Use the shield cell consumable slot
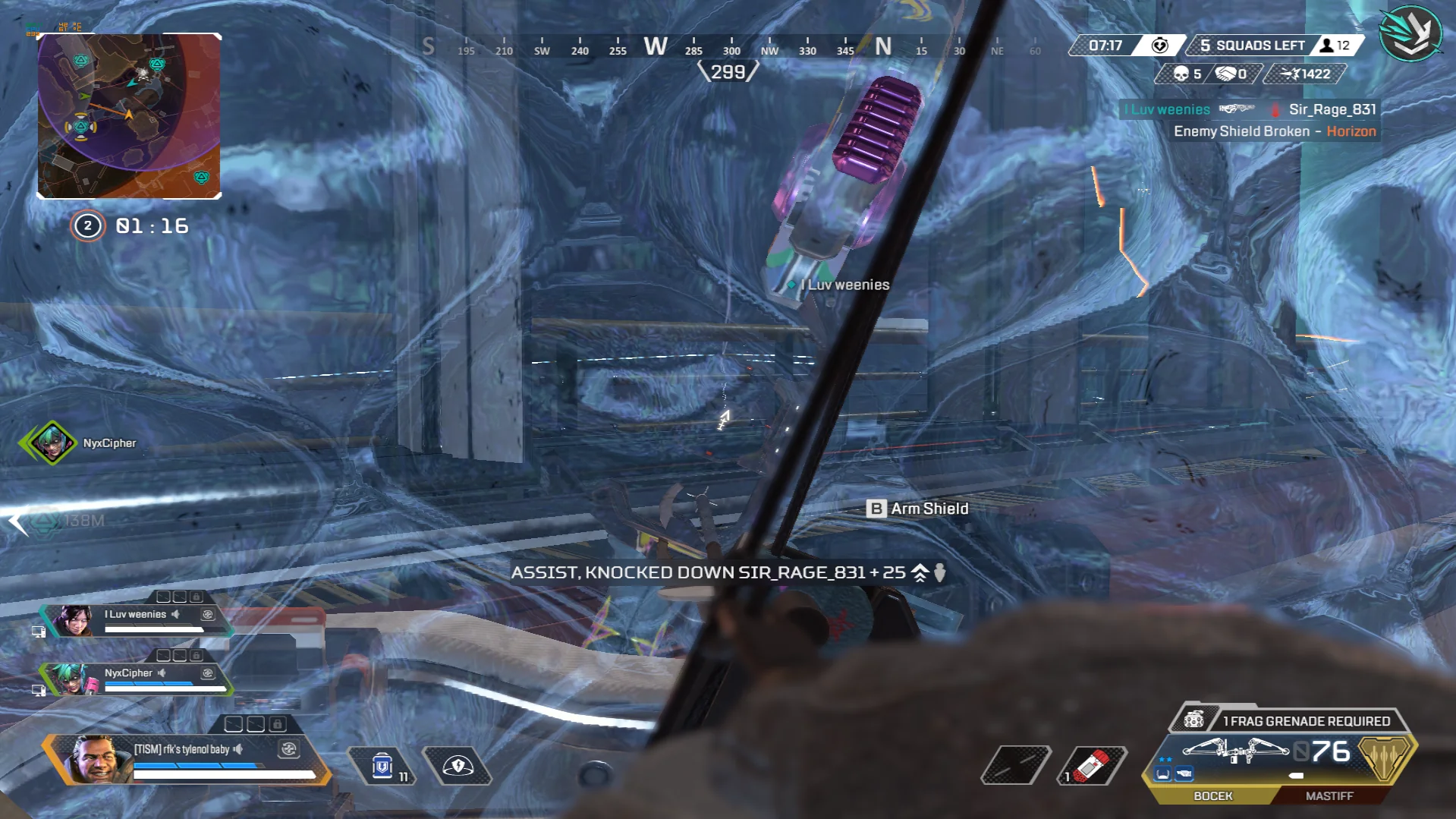The image size is (1456, 819). coord(382,766)
